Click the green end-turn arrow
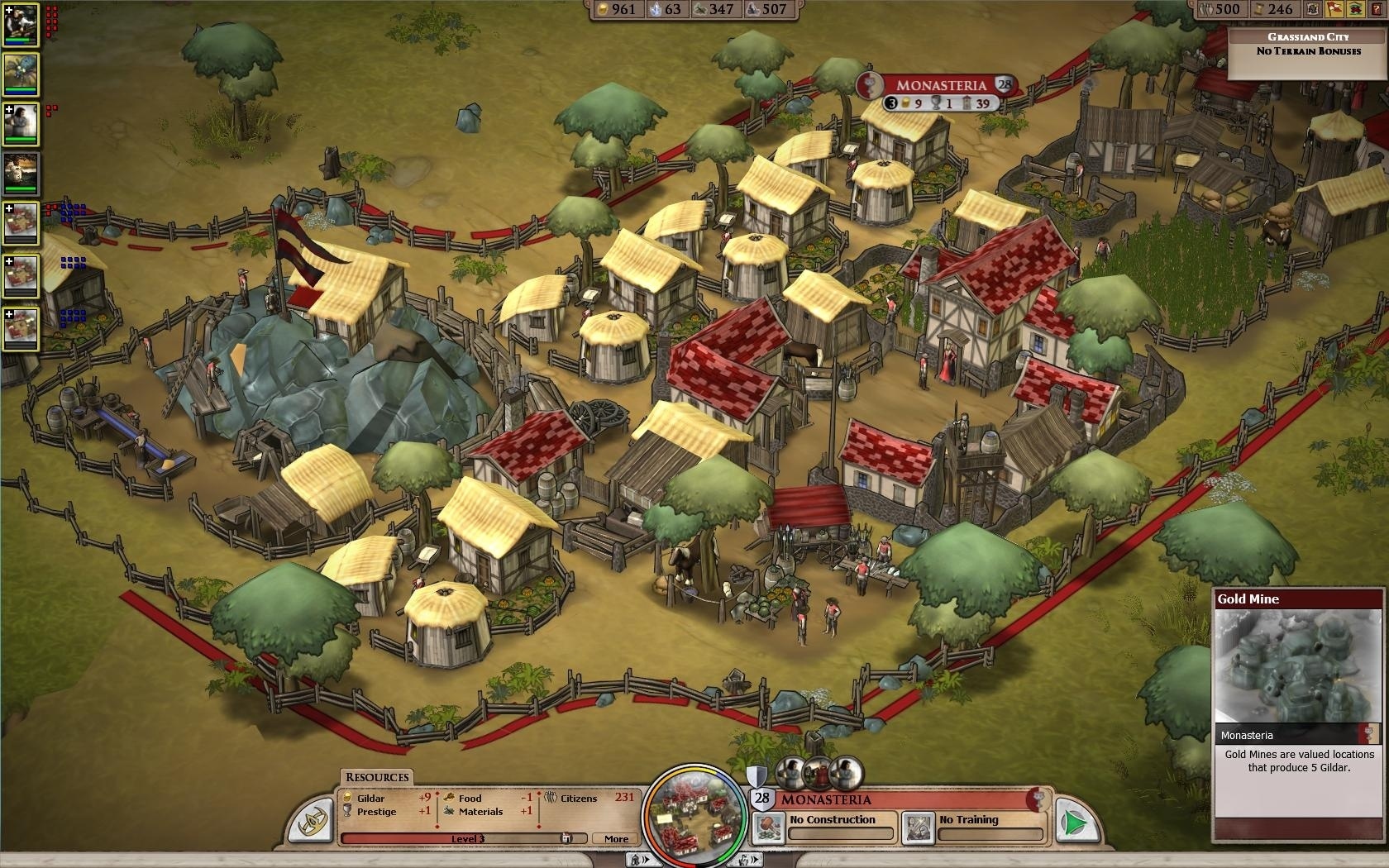 click(1075, 823)
